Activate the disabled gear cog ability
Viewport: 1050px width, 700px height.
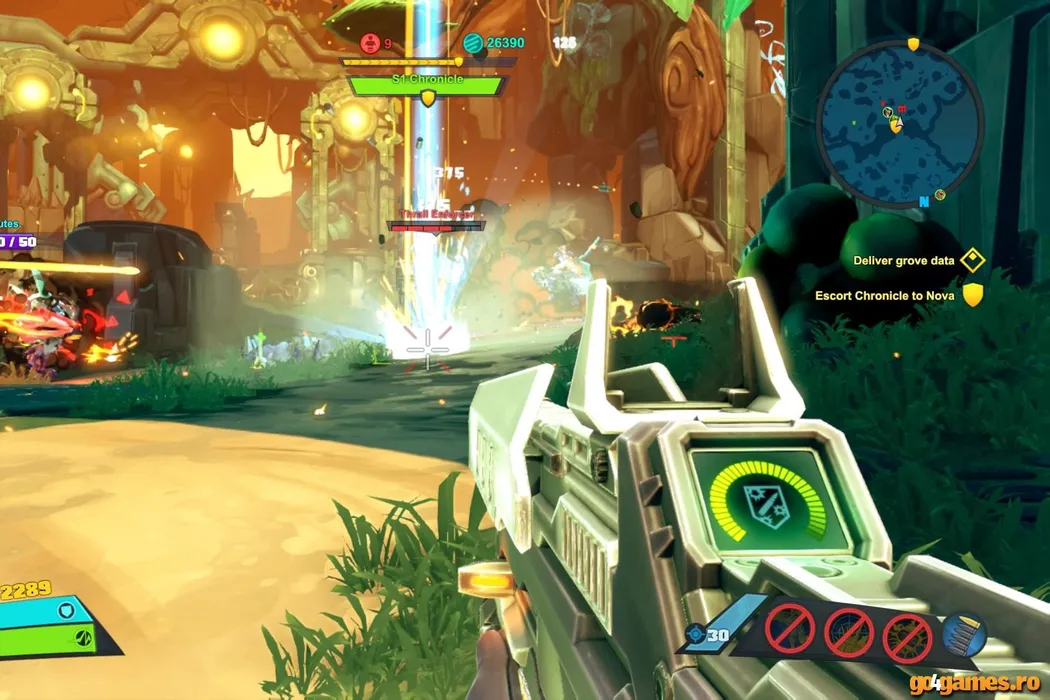[907, 635]
